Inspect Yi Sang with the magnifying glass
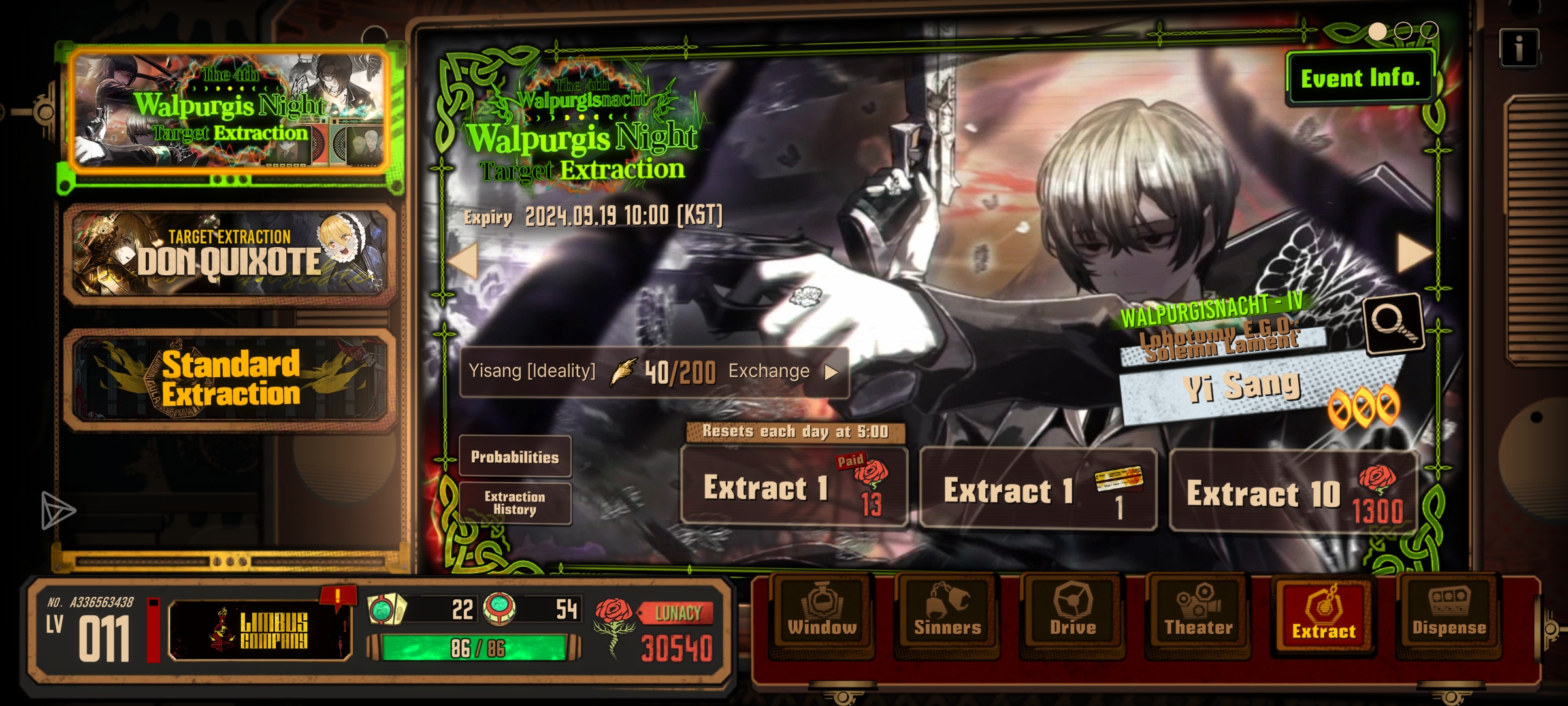This screenshot has height=706, width=1568. point(1393,324)
